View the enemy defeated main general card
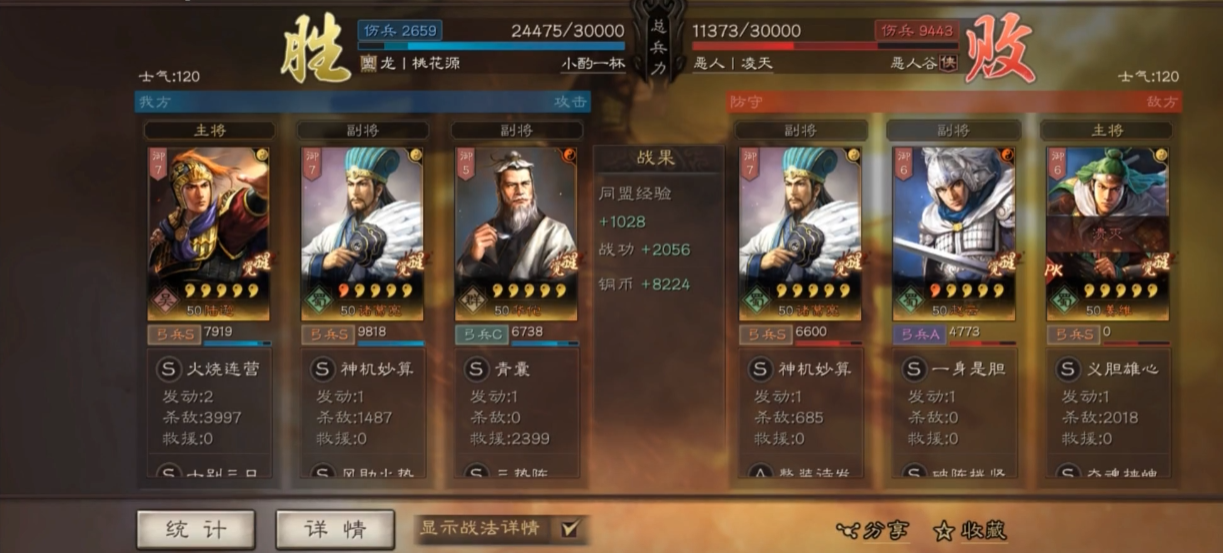Screen dimensions: 1223x553 click(x=1106, y=232)
